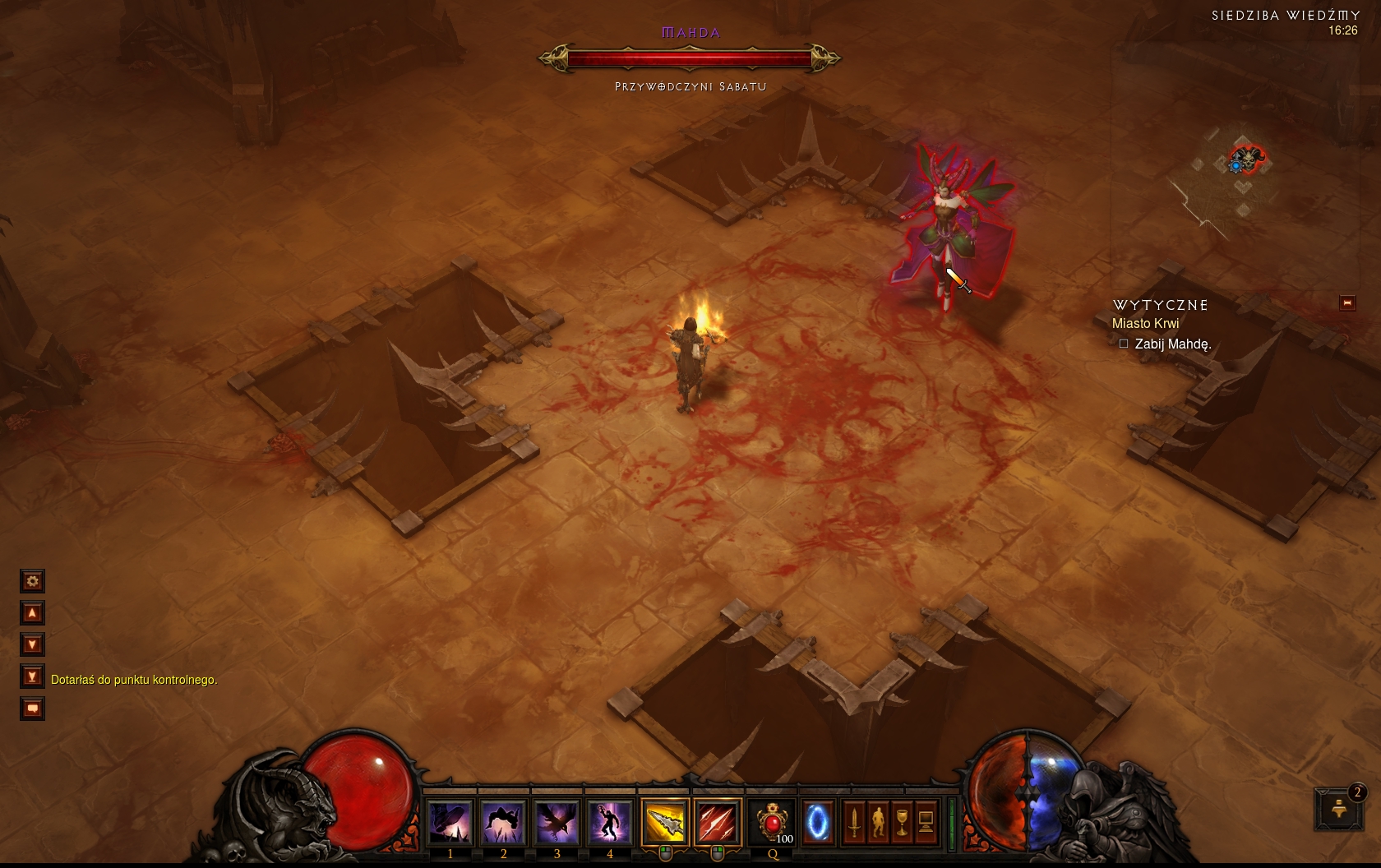Activate the Caltrops skill in slot 1
The width and height of the screenshot is (1381, 868).
pos(450,821)
